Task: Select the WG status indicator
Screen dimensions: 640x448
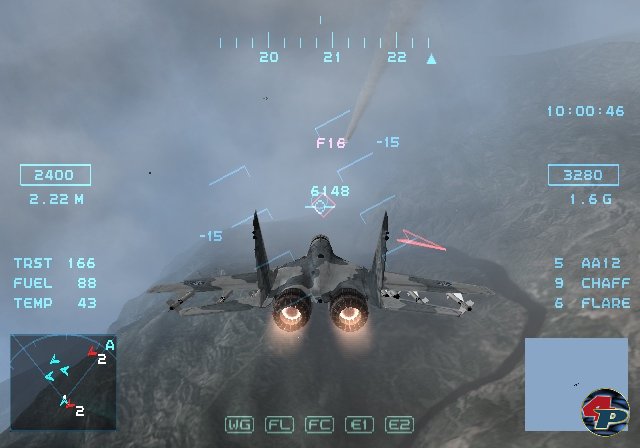Action: [239, 425]
